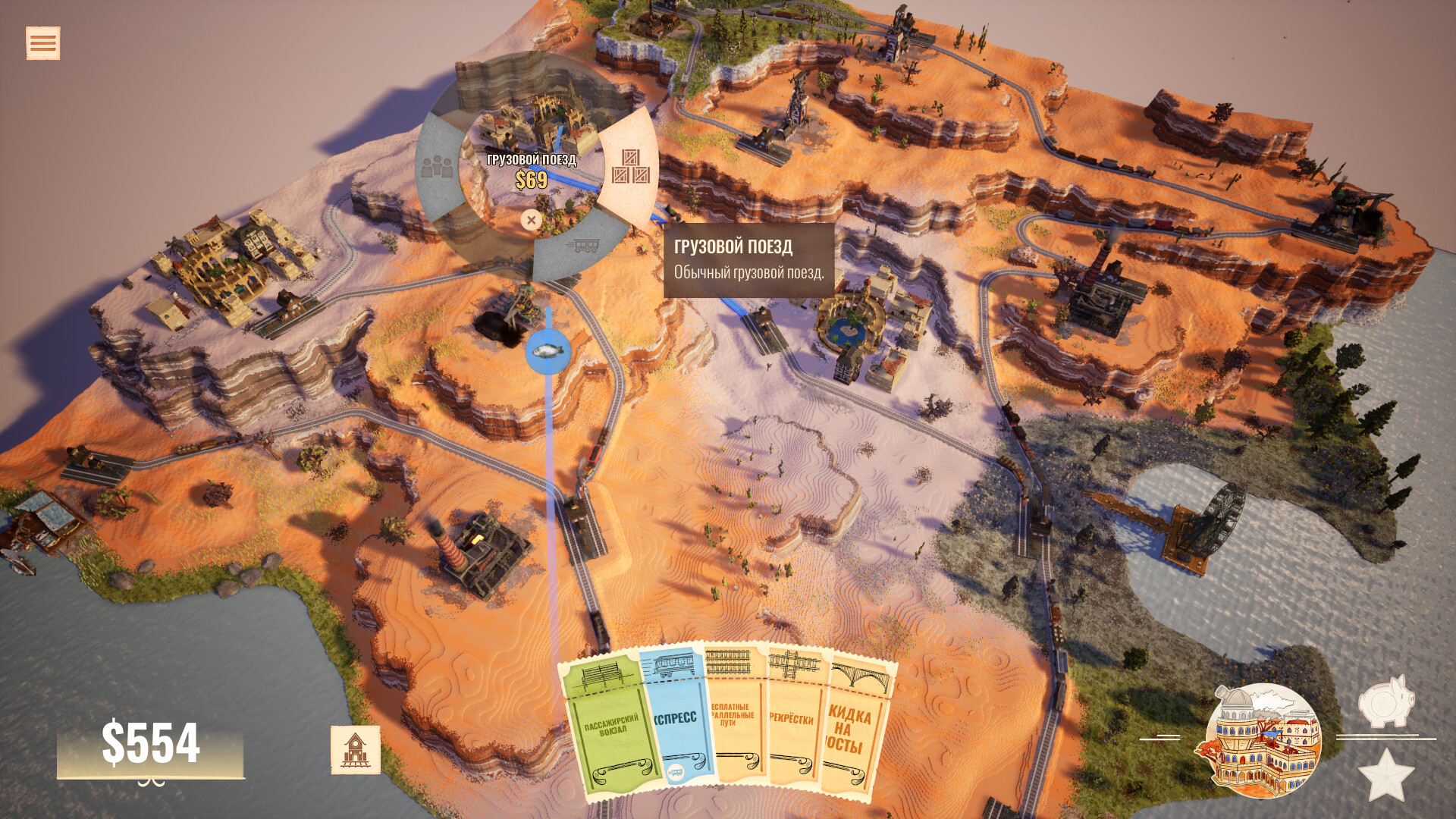Select the passenger train option in radial menu
Viewport: 1456px width, 819px height.
pyautogui.click(x=437, y=168)
